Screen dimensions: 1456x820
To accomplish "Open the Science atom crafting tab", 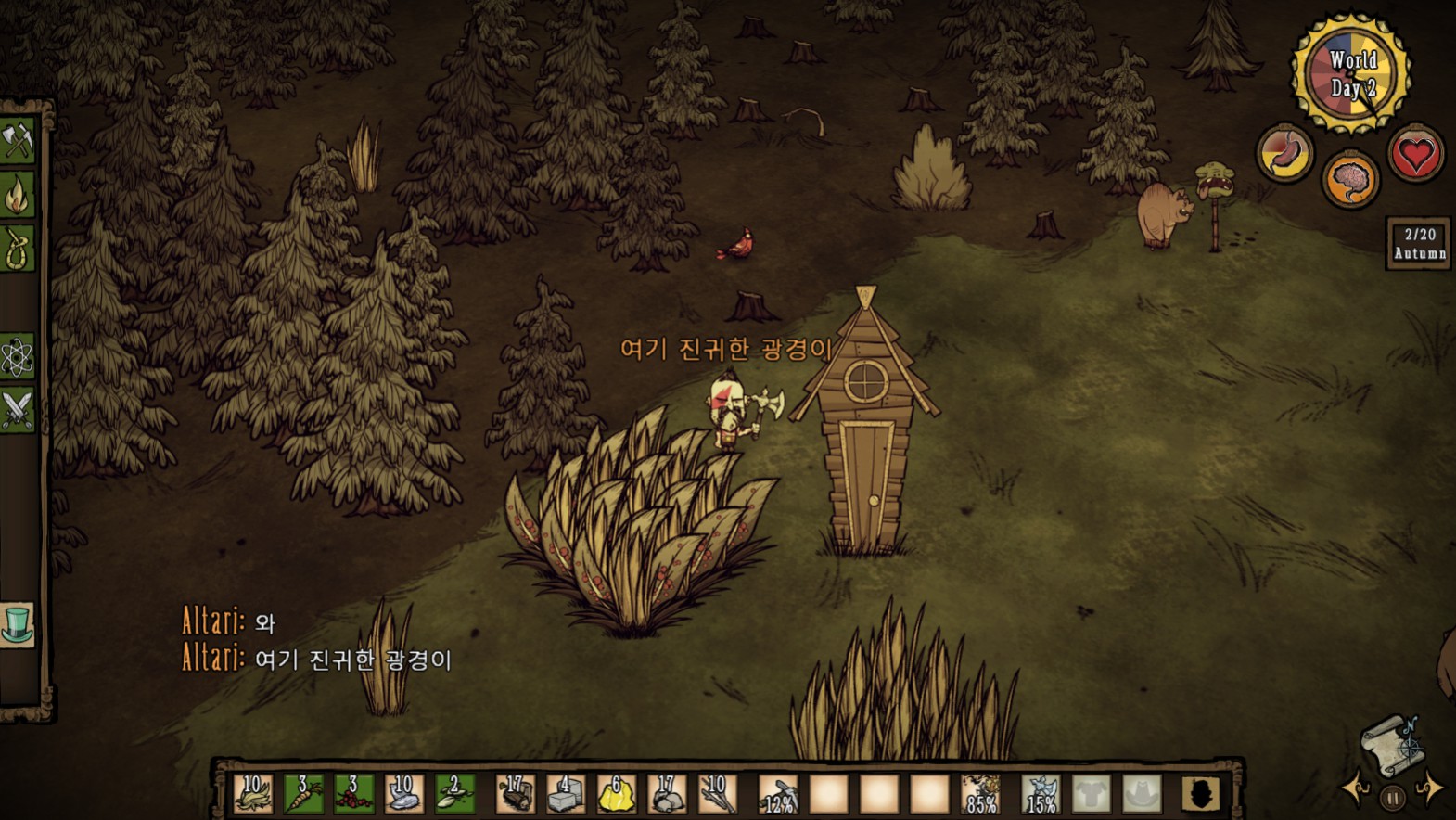I will coord(17,357).
